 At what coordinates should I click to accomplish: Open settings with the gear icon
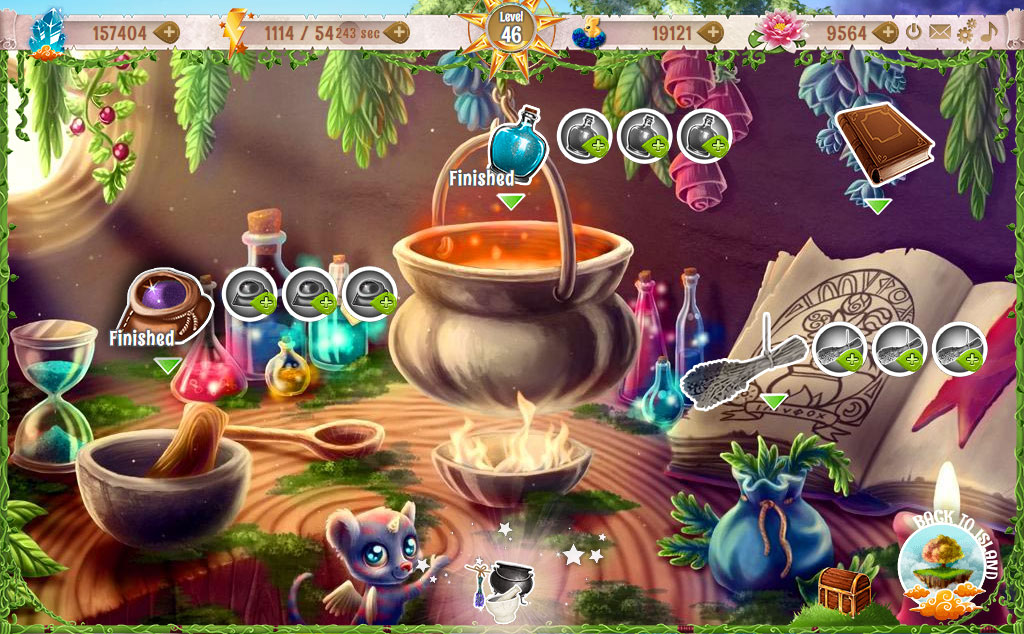(965, 32)
